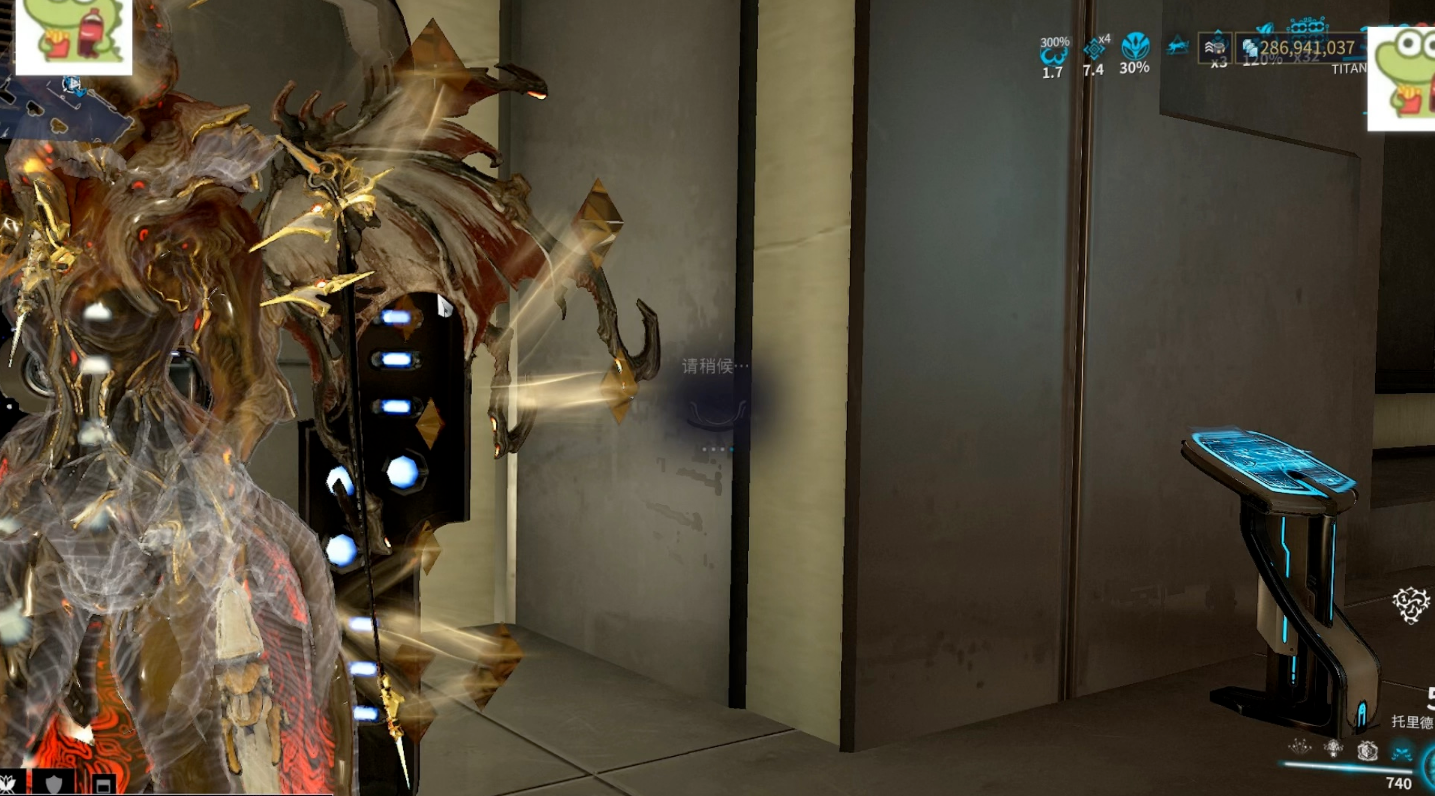Viewport: 1435px width, 796px height.
Task: Select the x4 diamond buff icon
Action: (1095, 50)
